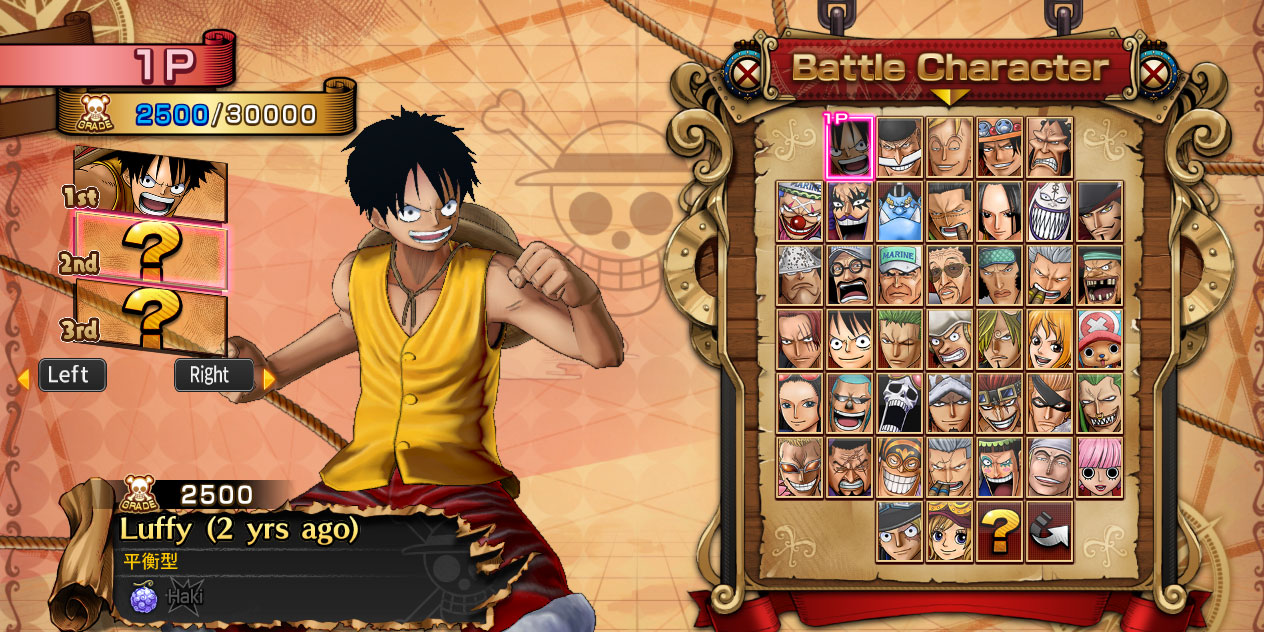Pick Whitebeard with the white mustache
Image resolution: width=1264 pixels, height=632 pixels.
click(899, 148)
